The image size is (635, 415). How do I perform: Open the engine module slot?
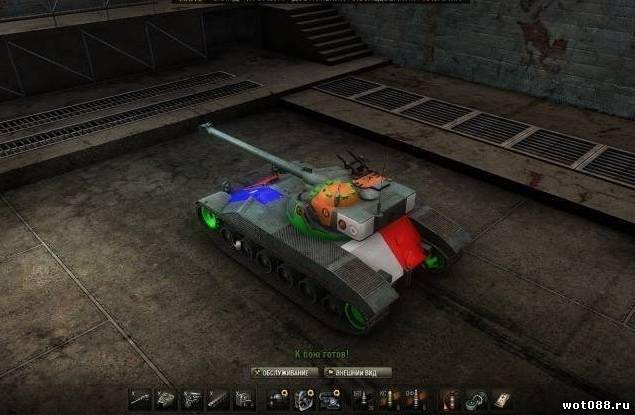190,399
